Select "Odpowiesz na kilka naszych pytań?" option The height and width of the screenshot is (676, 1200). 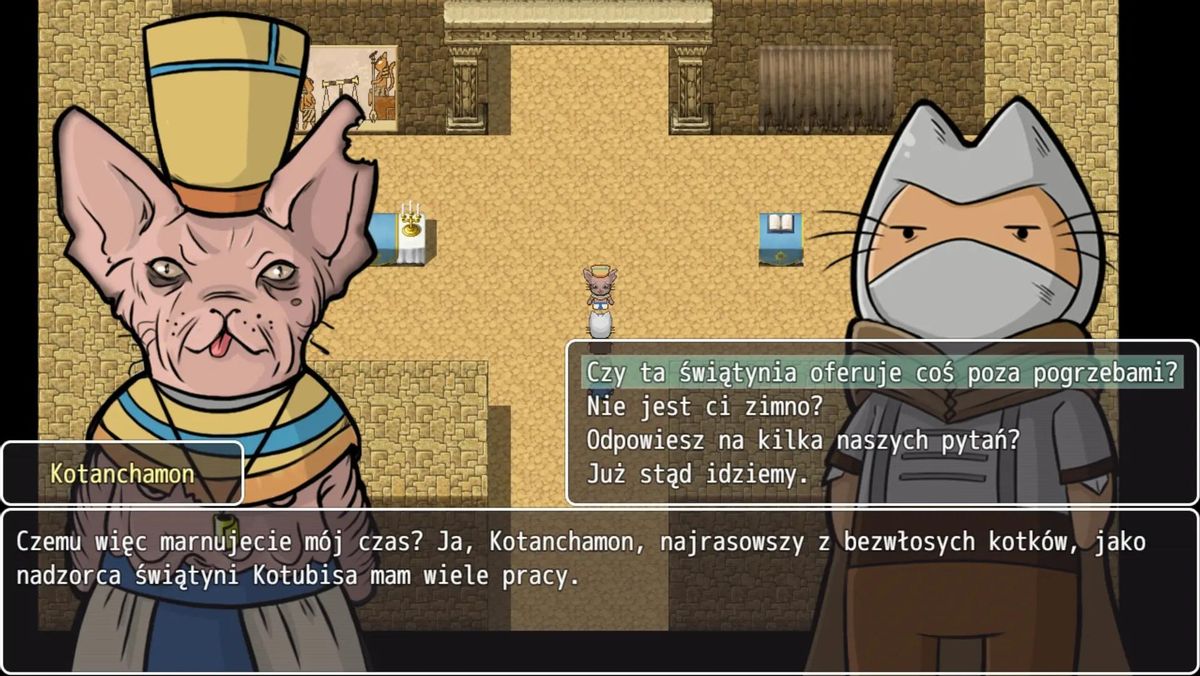[x=803, y=440]
